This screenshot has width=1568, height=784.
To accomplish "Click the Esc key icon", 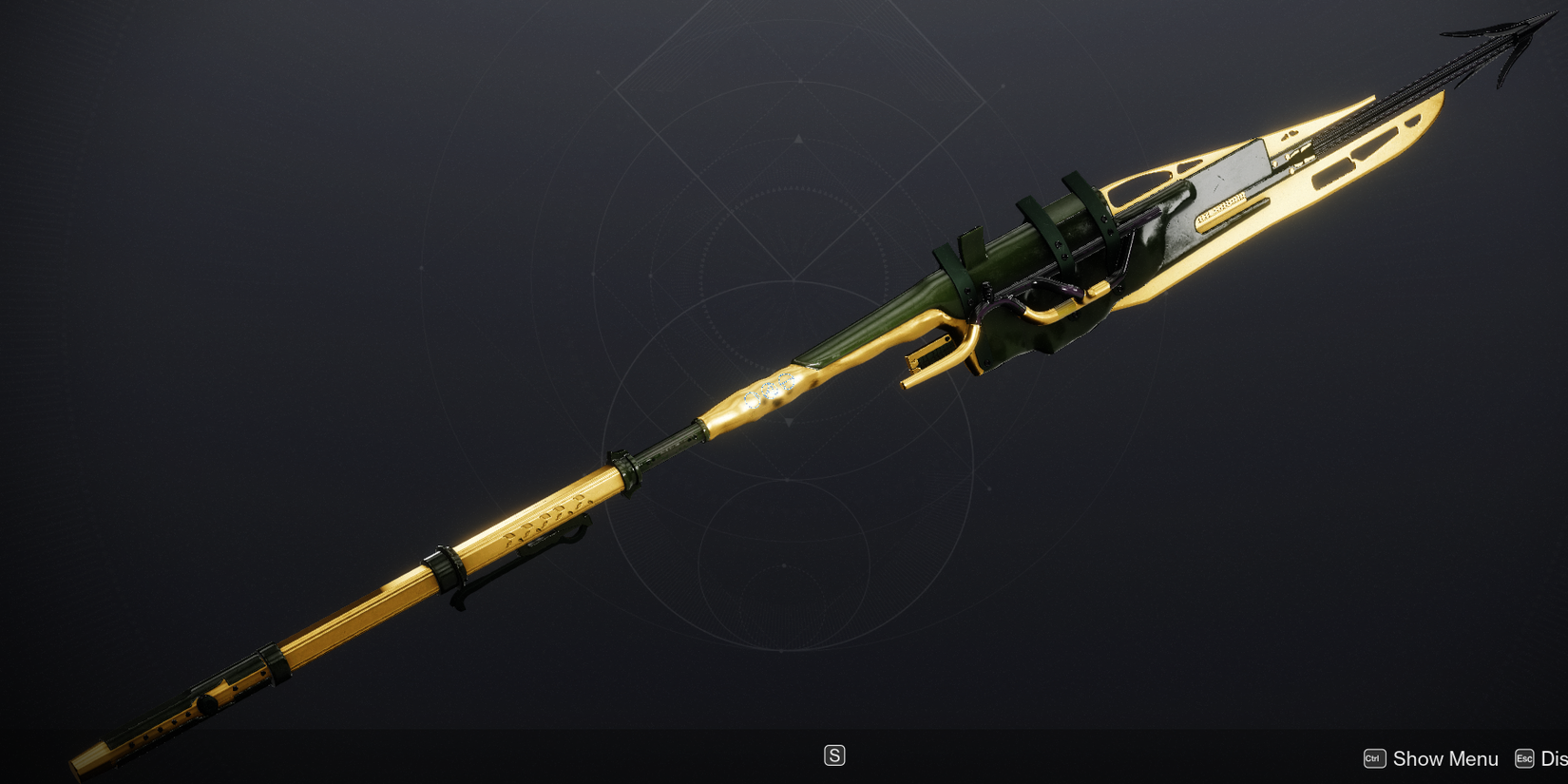I will point(1524,758).
